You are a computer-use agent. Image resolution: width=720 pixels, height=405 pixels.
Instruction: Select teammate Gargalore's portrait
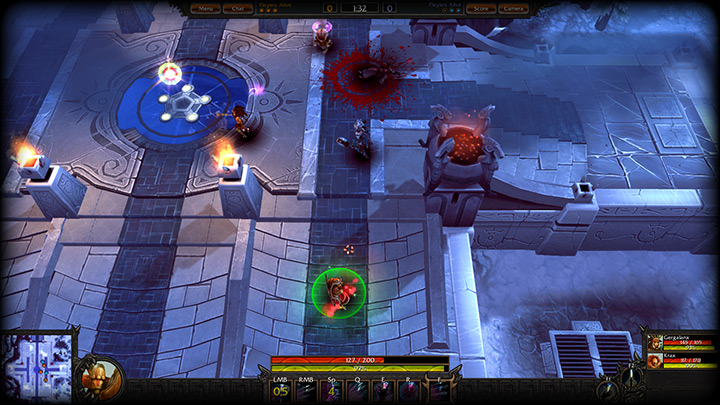655,343
